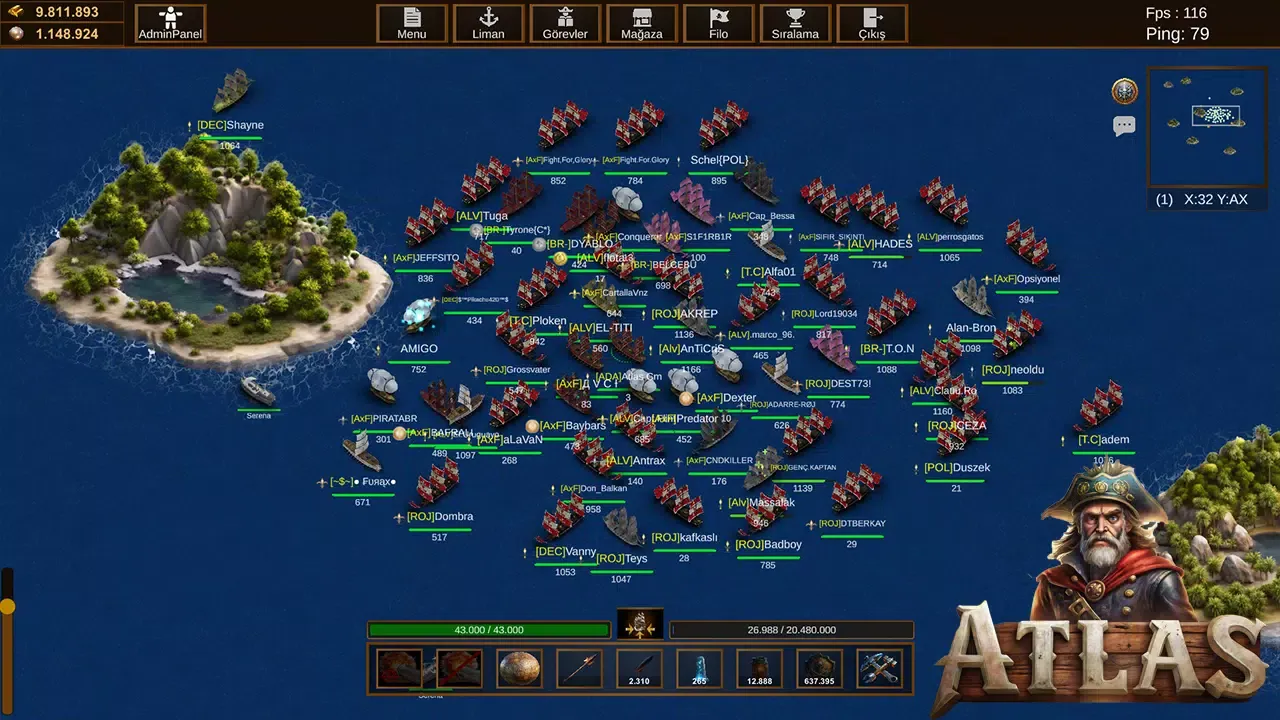
Task: Open the AdminPanel
Action: coord(168,22)
